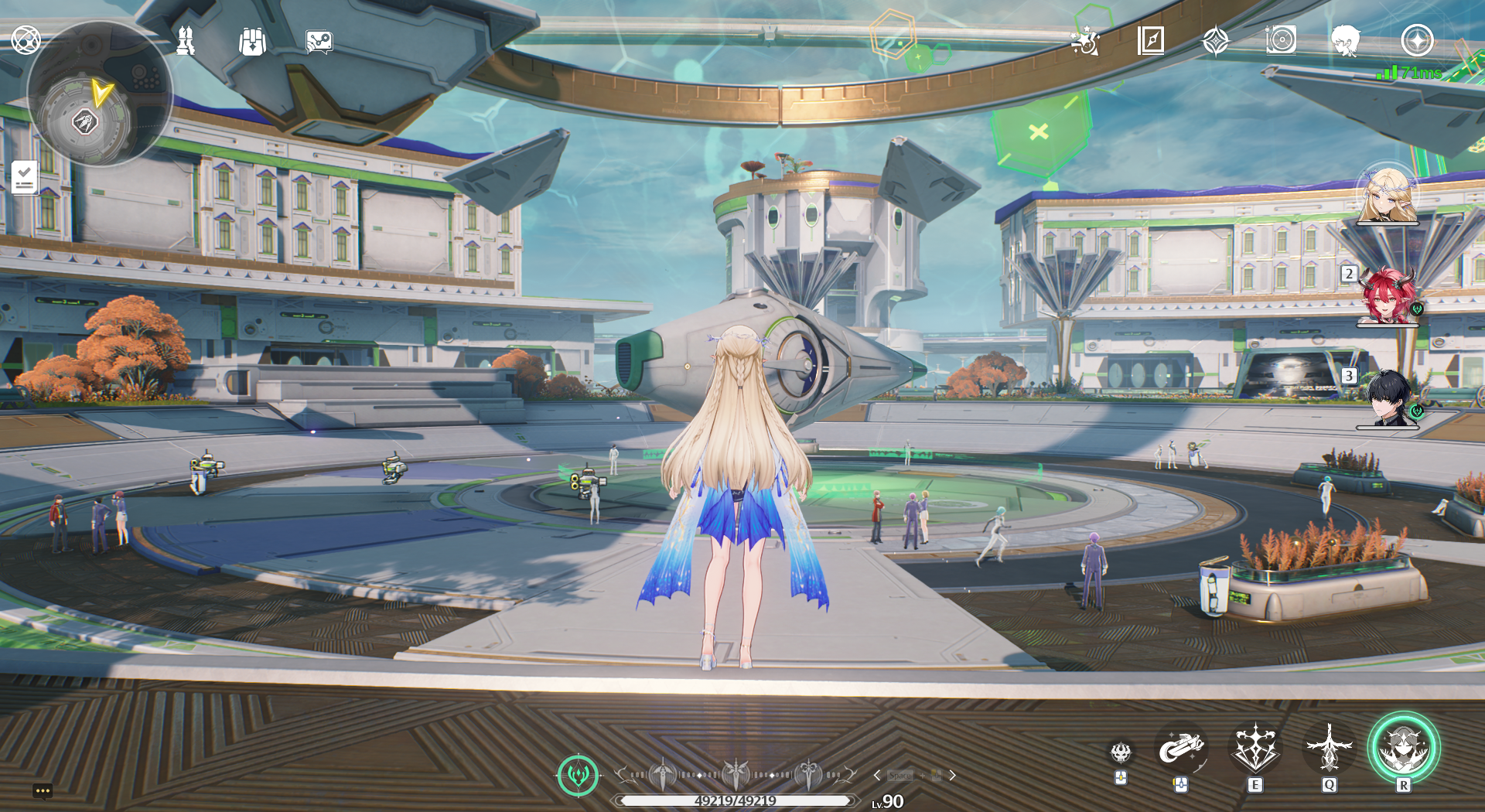Activate the wheeled weapon attack icon
This screenshot has width=1485, height=812.
click(x=1180, y=748)
